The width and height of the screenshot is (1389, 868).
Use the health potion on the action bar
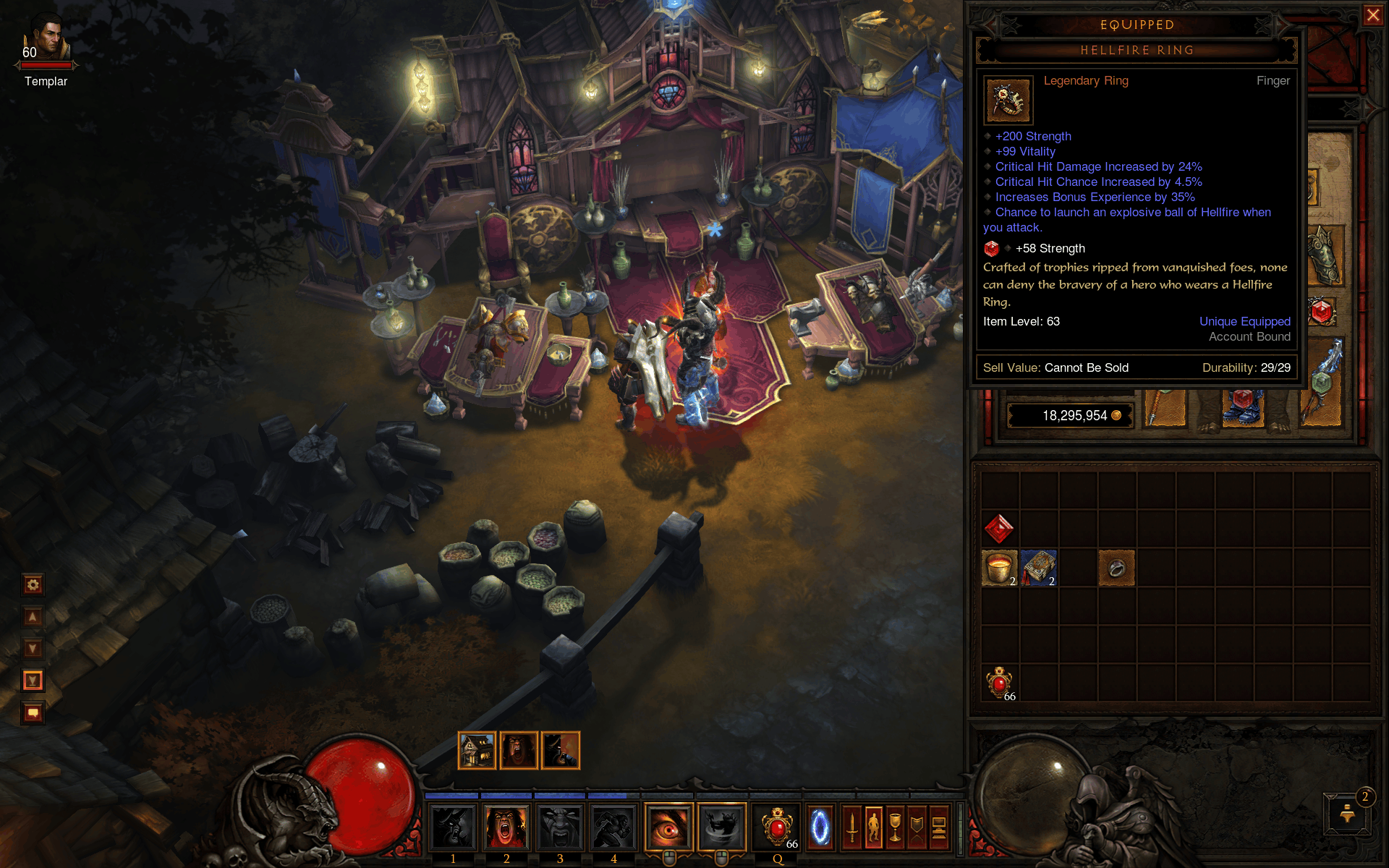click(x=778, y=826)
